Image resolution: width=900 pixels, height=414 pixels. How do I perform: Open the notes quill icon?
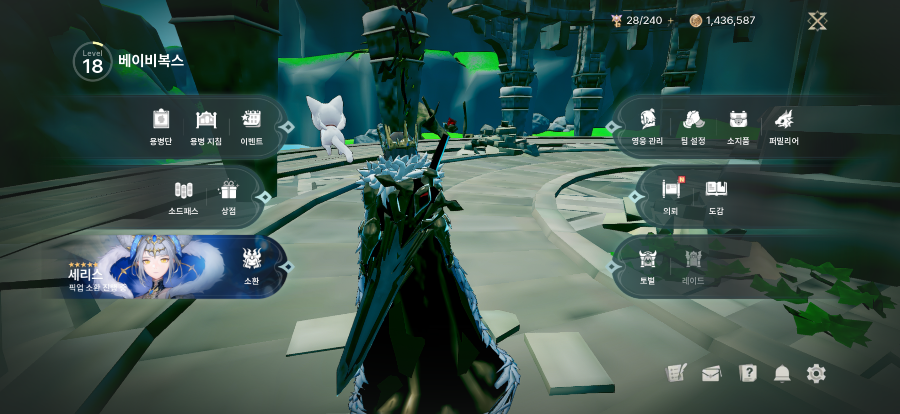click(676, 373)
